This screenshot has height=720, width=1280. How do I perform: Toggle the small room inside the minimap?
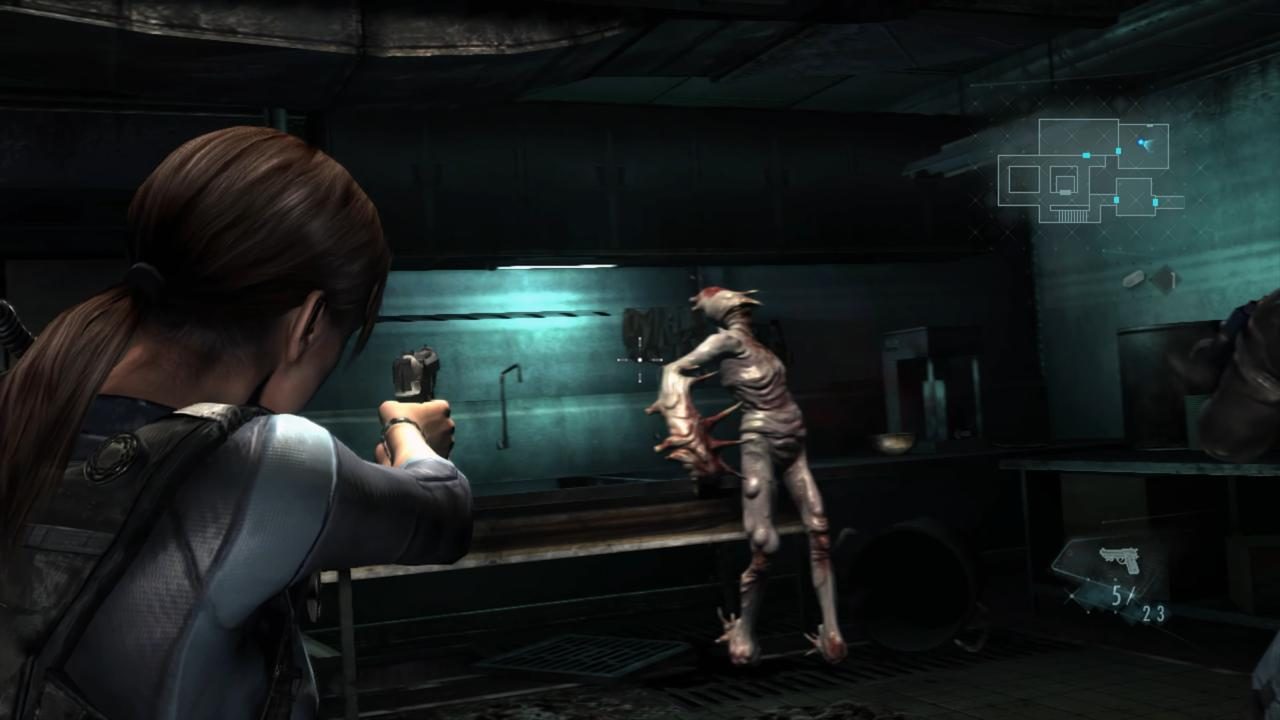point(1066,183)
